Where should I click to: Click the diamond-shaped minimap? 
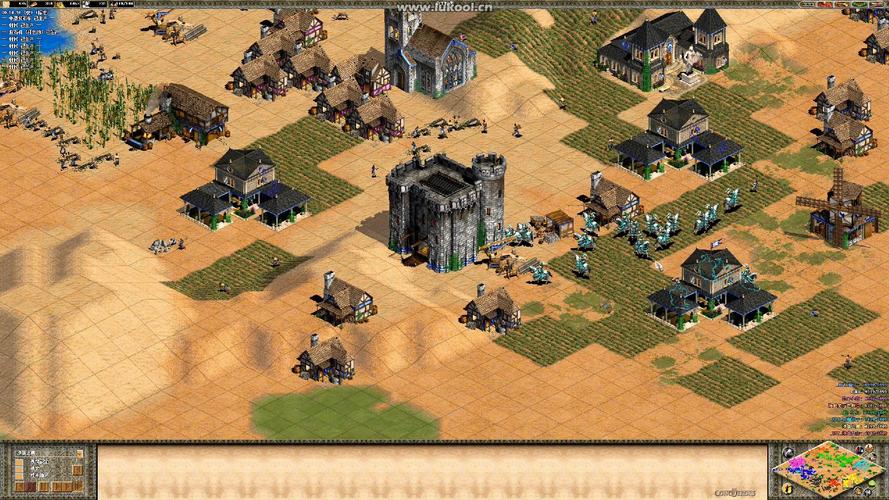pyautogui.click(x=828, y=469)
